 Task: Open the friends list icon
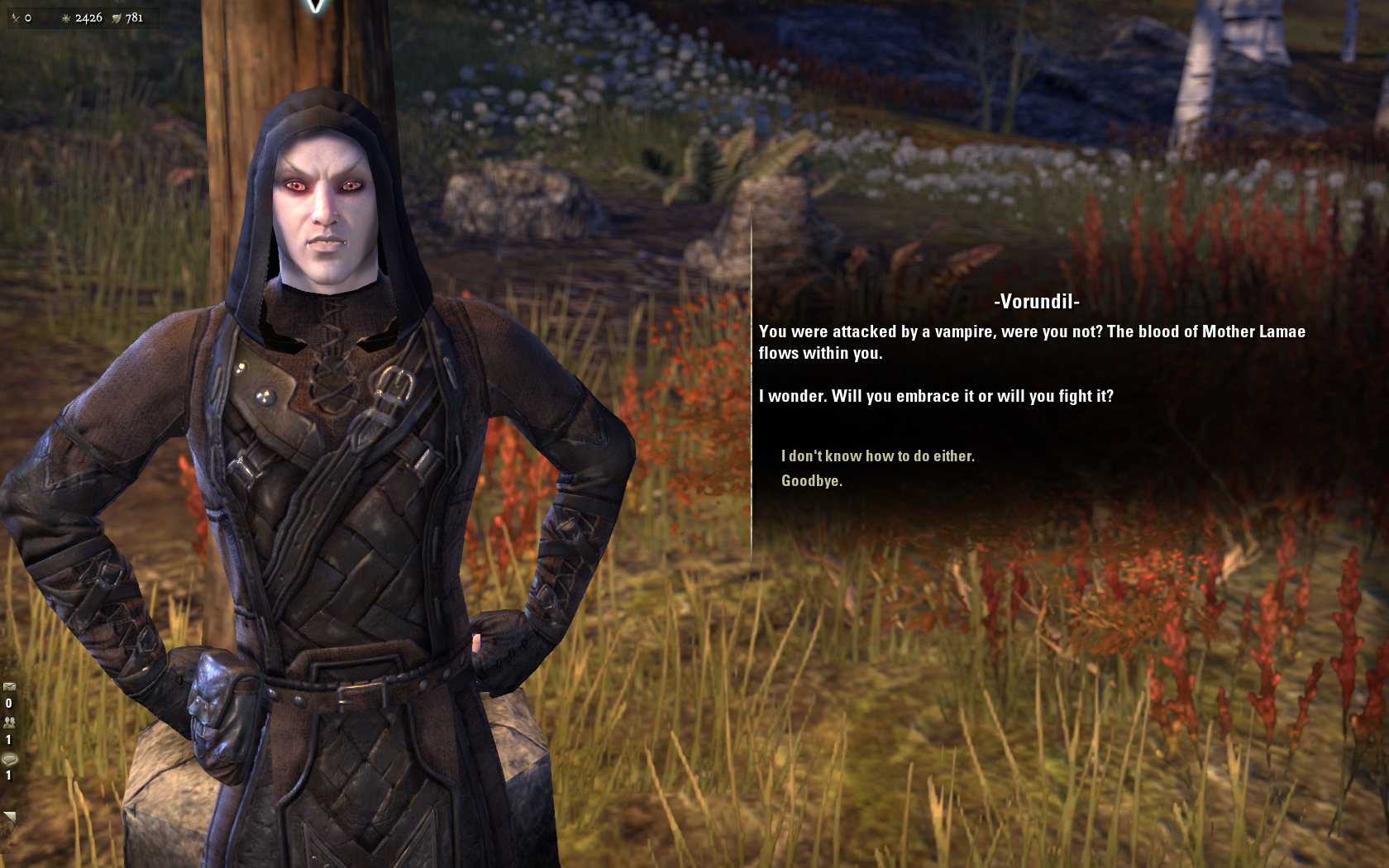[9, 722]
